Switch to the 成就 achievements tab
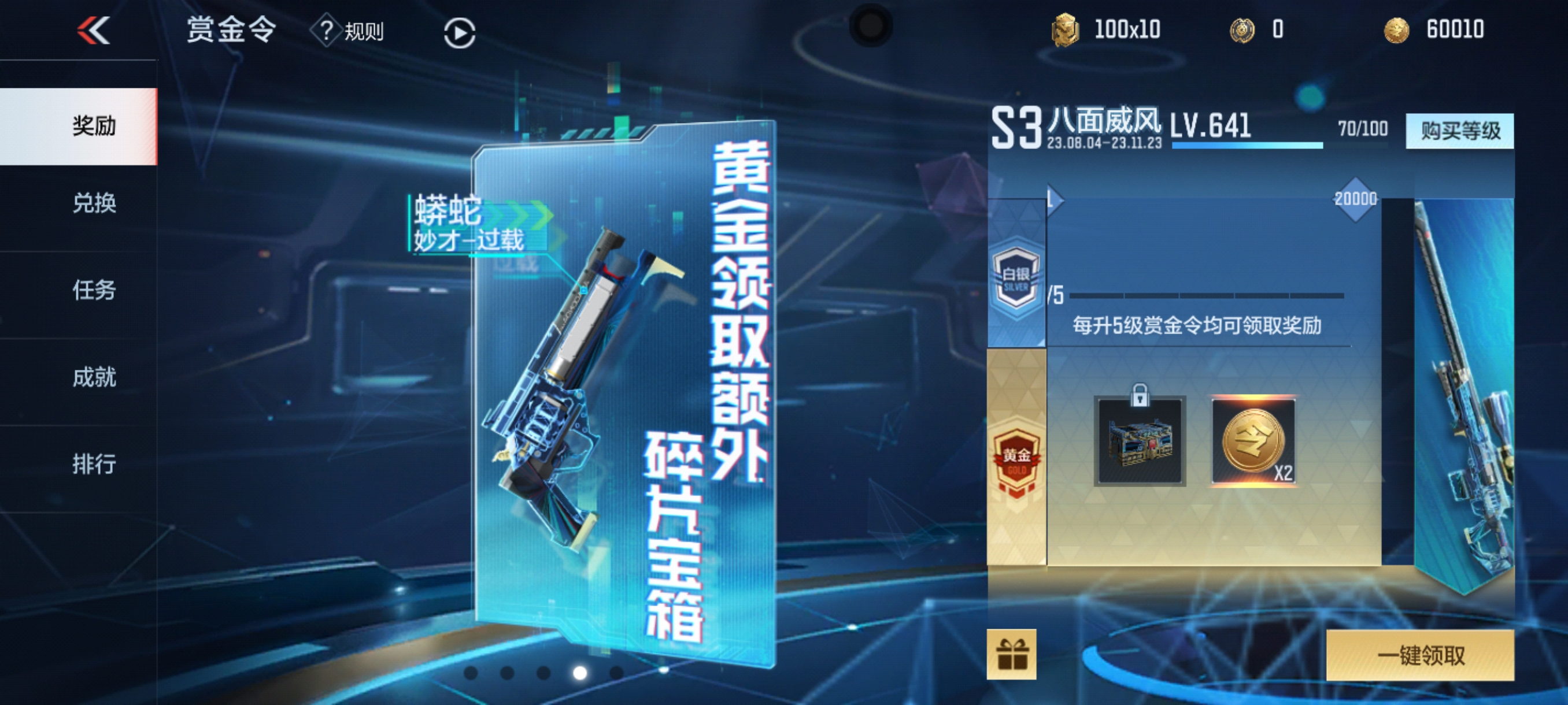Screen dimensions: 1568x705 click(x=93, y=377)
